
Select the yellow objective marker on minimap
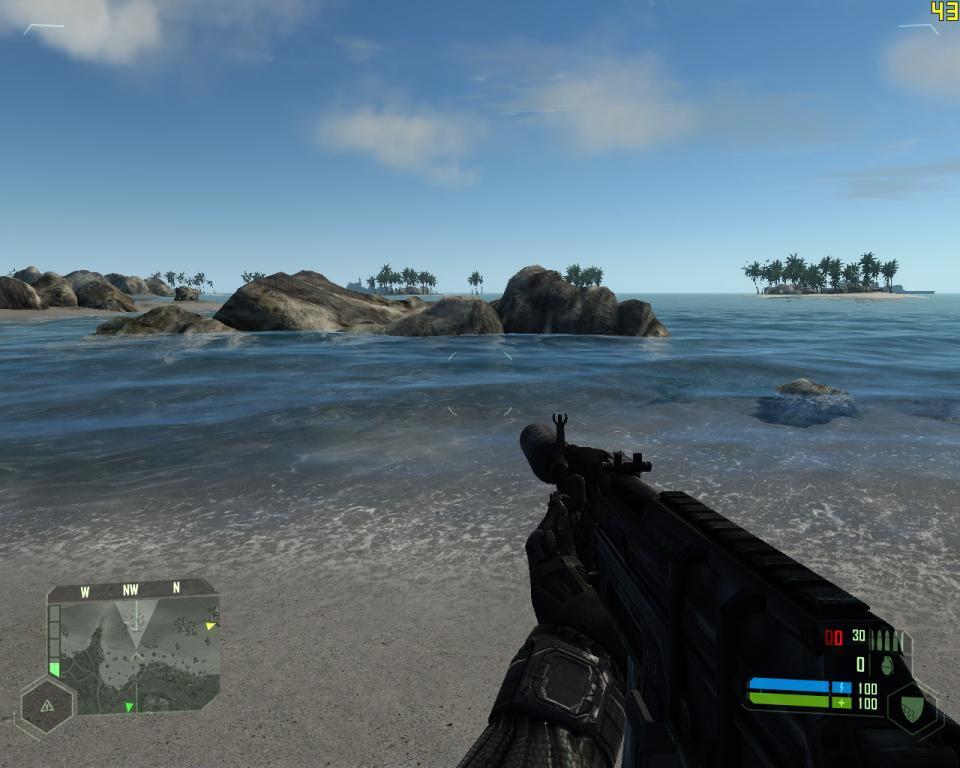point(210,626)
